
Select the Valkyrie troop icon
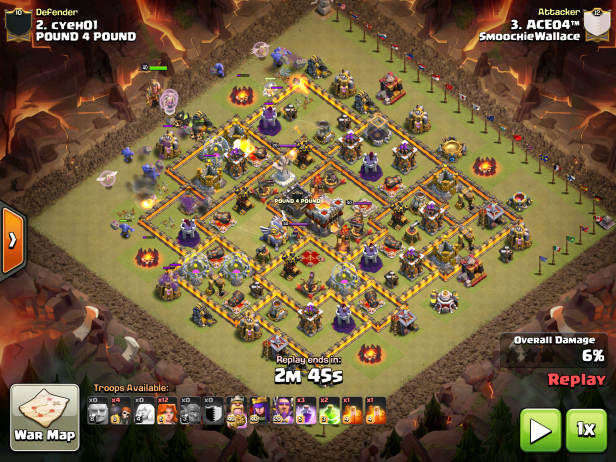tap(167, 412)
